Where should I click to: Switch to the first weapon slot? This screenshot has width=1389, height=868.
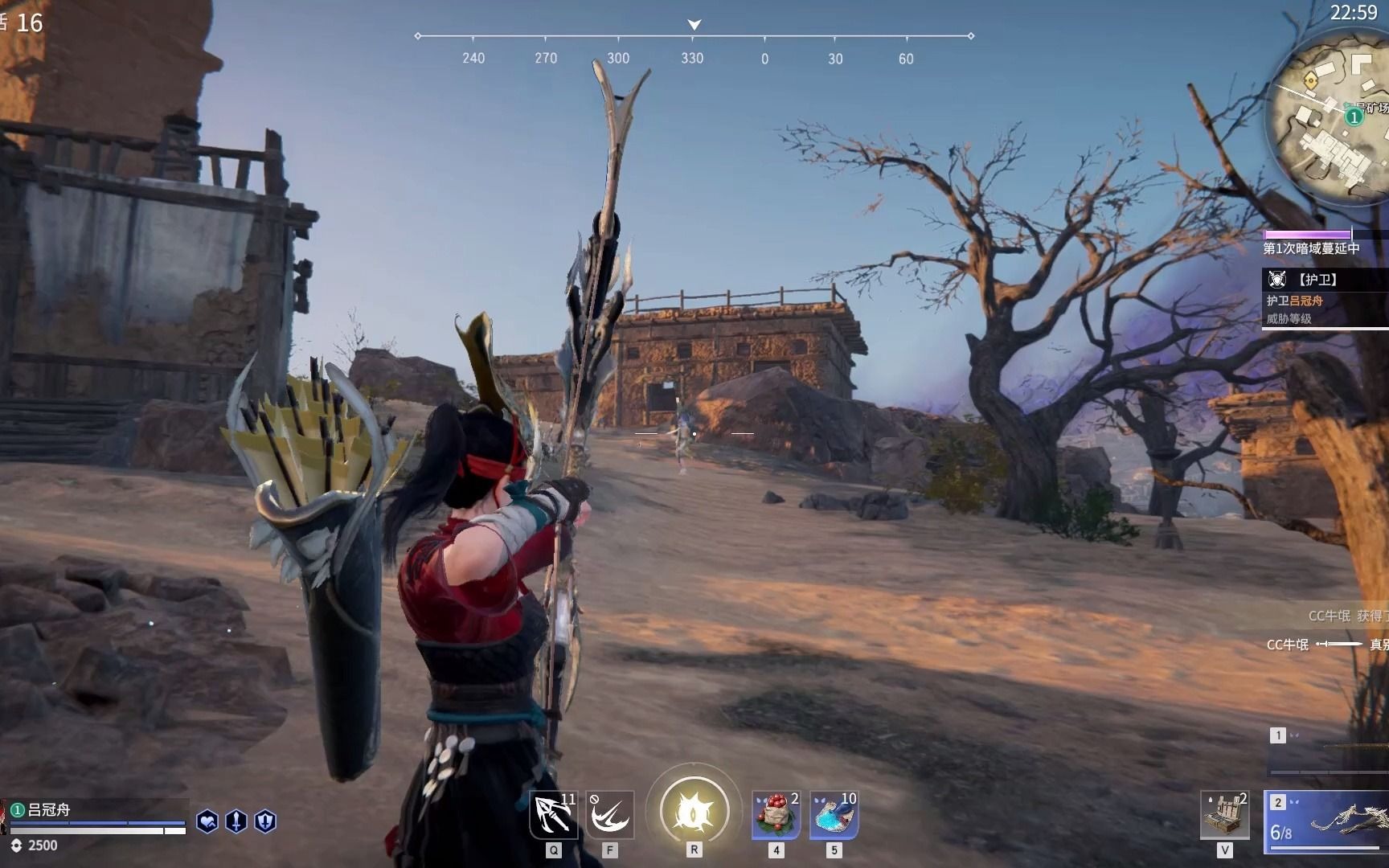[1326, 751]
